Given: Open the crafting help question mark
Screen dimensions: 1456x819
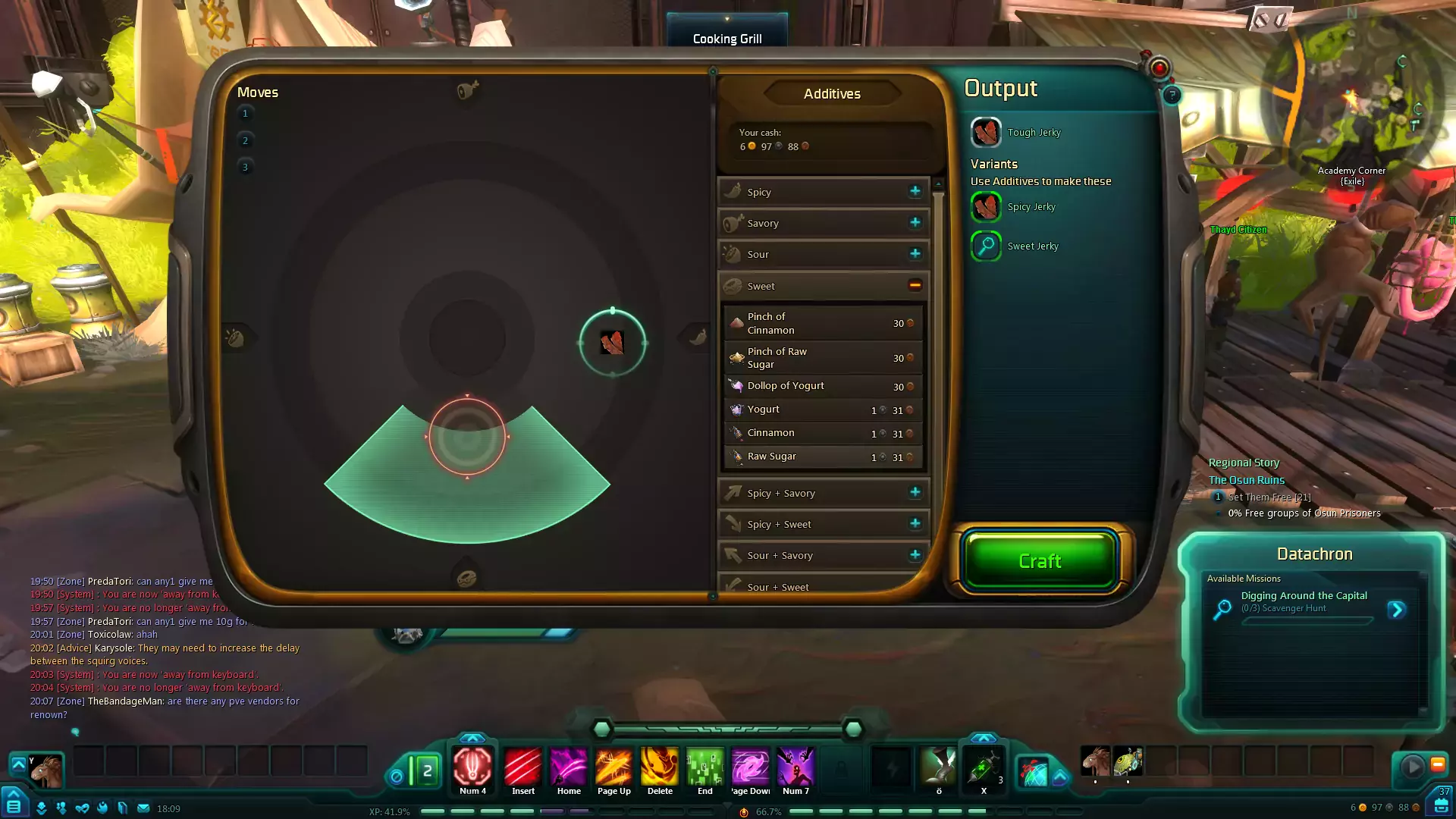Looking at the screenshot, I should coord(1172,95).
